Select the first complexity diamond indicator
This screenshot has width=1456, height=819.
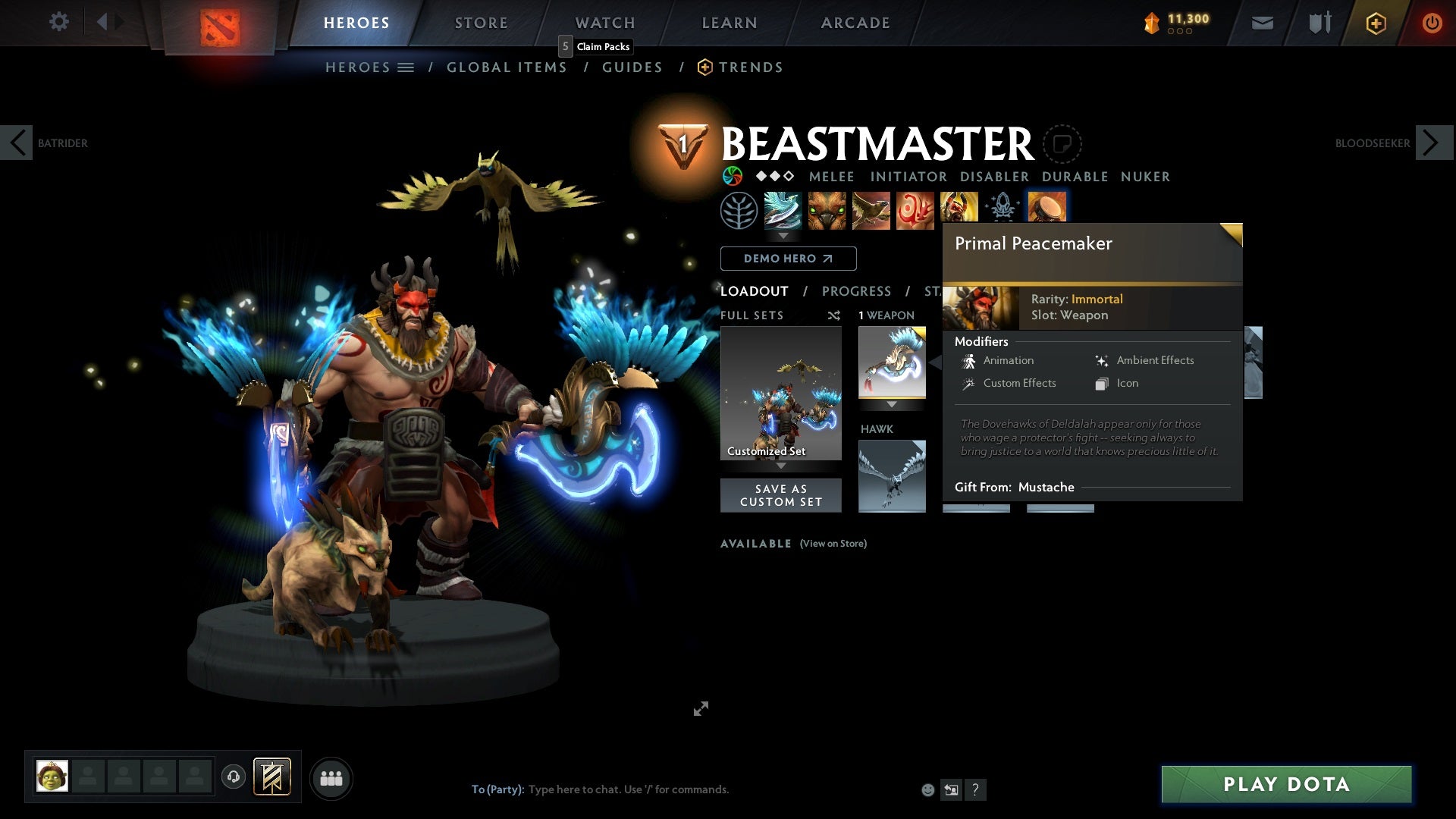tap(763, 177)
